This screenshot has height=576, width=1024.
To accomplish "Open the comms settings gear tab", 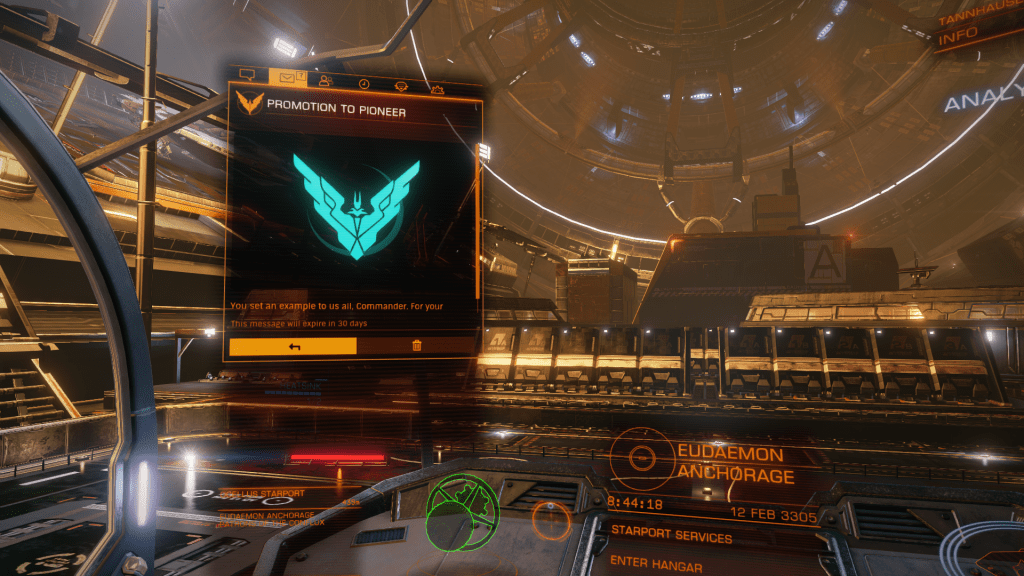I will [x=437, y=90].
